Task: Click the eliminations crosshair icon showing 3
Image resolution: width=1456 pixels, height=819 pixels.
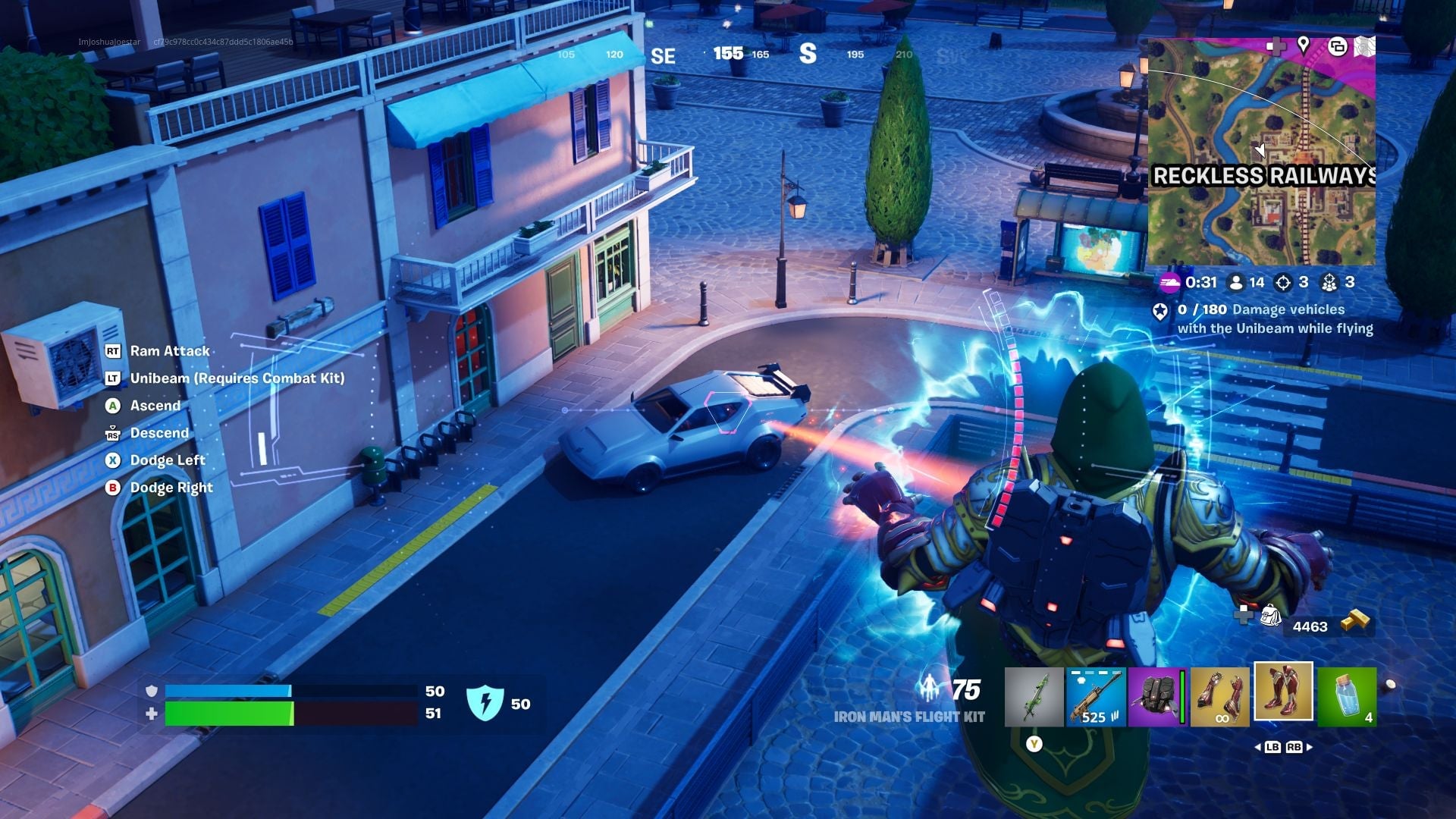Action: (x=1282, y=282)
